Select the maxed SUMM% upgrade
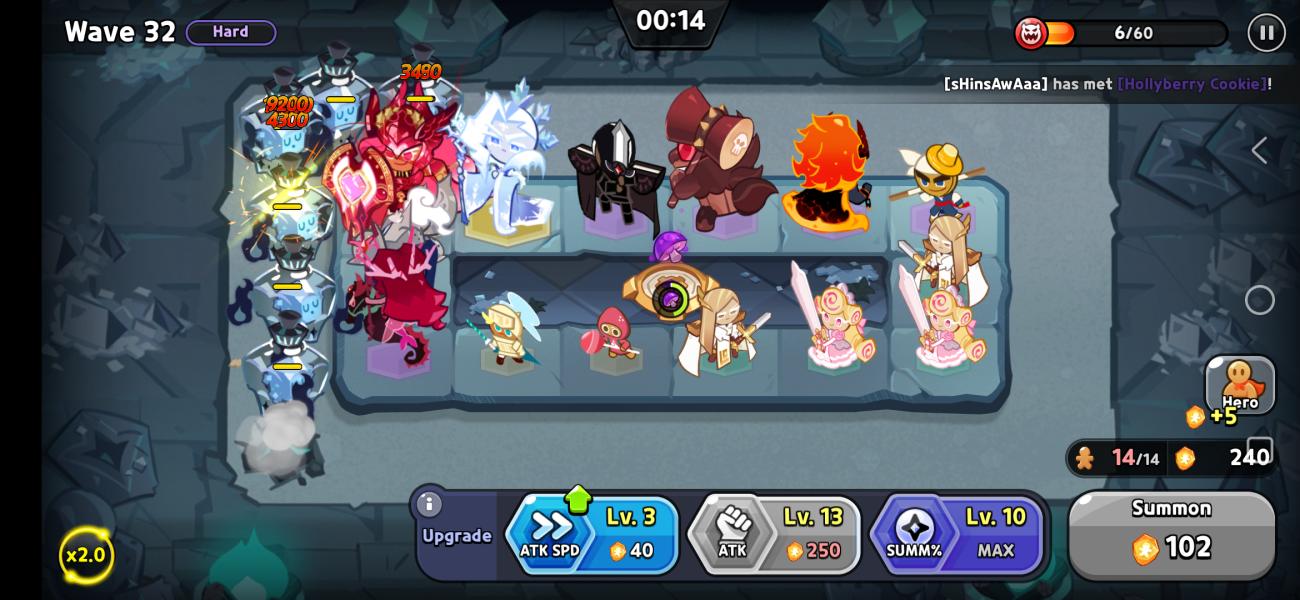Screen dimensions: 1300x600 coord(957,534)
